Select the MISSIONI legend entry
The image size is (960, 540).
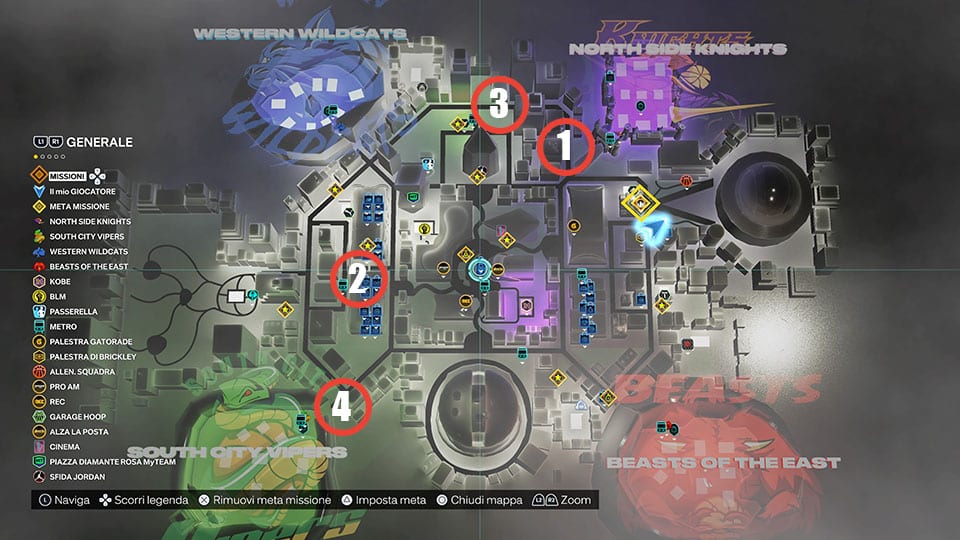pyautogui.click(x=67, y=174)
